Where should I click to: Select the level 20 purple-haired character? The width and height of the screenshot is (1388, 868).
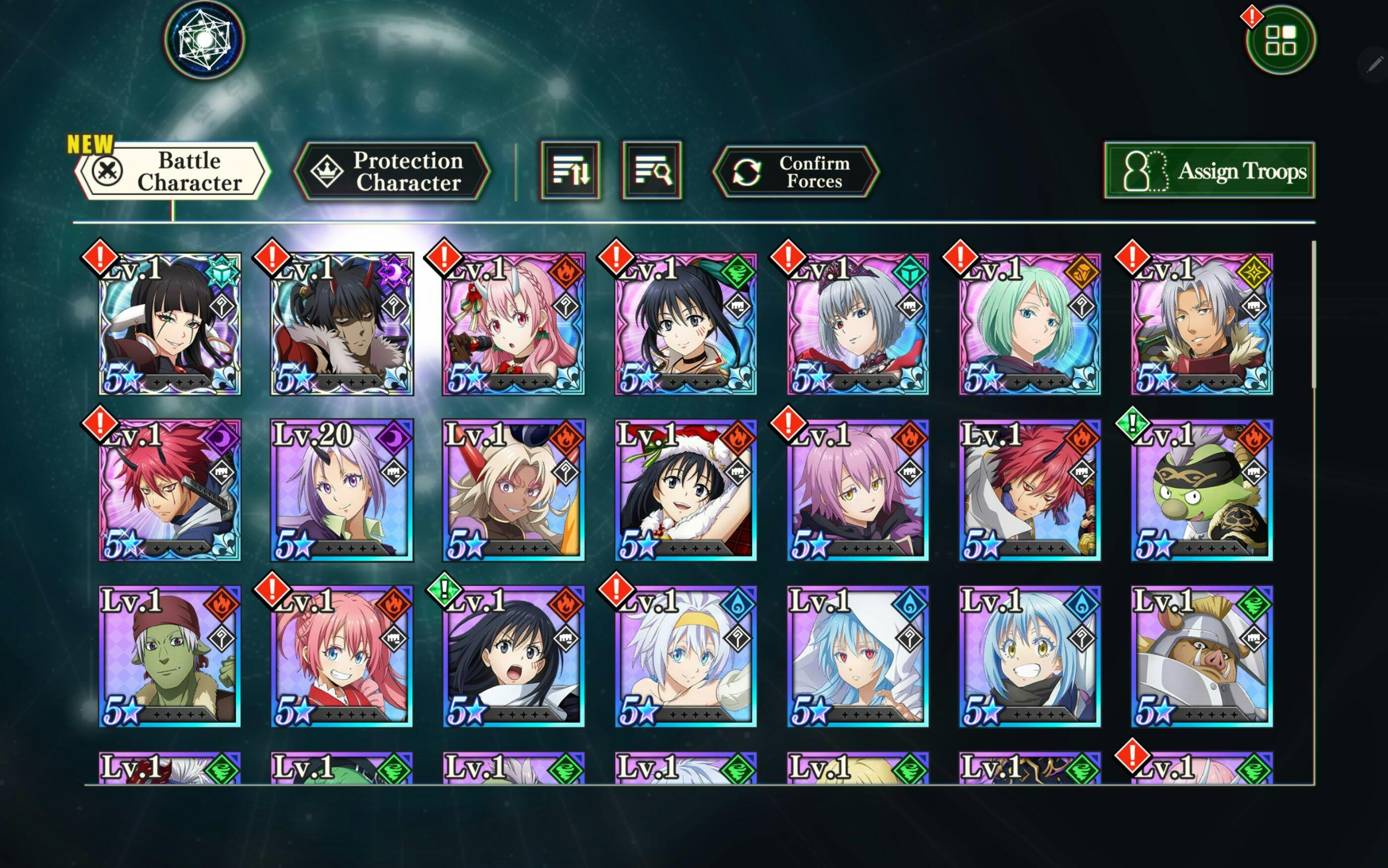pos(342,489)
